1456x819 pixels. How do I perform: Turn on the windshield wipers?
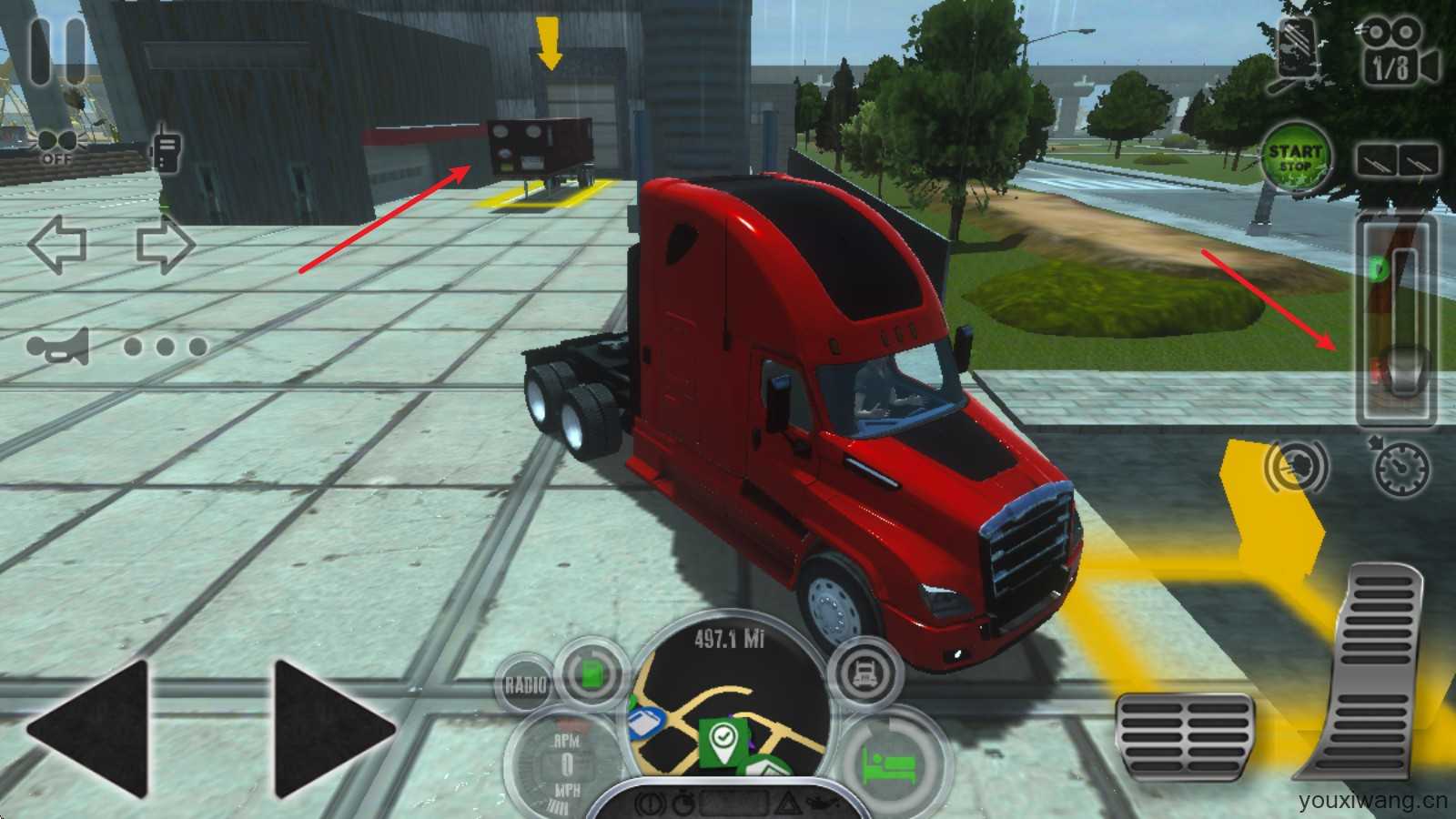(1398, 160)
